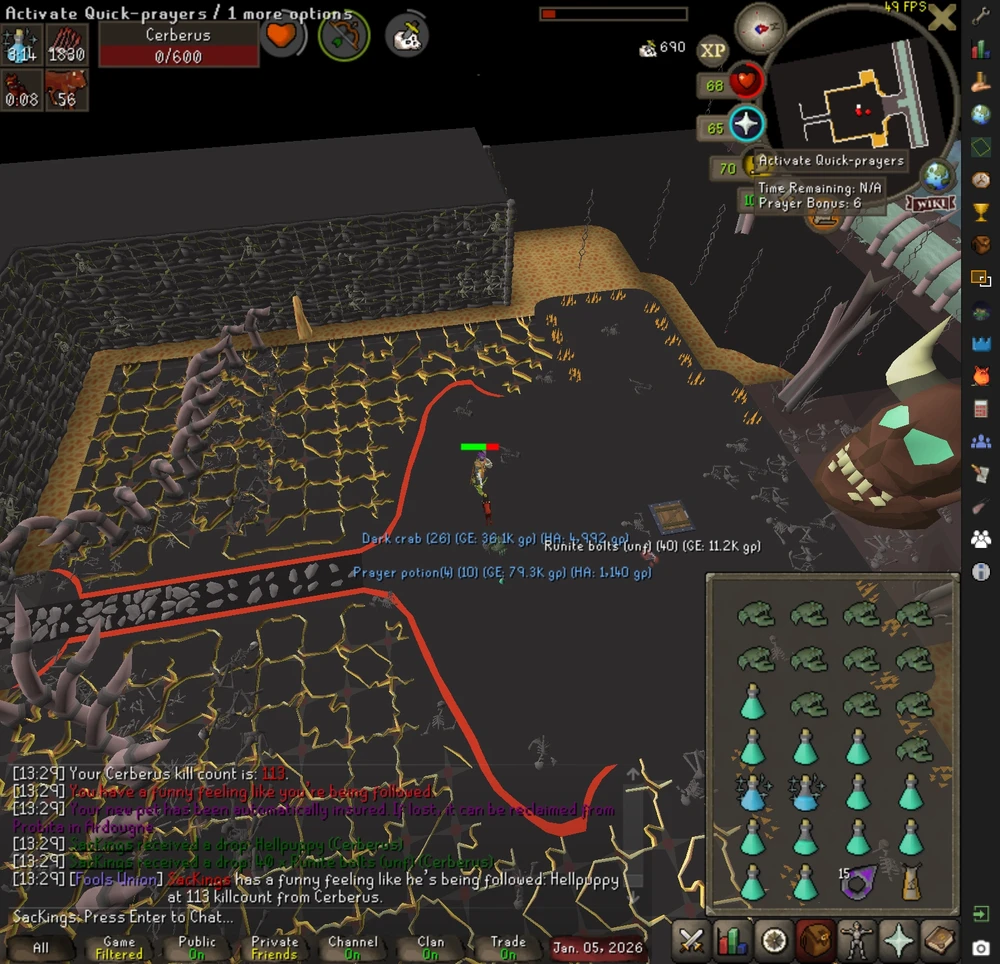
Task: Open the world map globe orb
Action: (937, 176)
